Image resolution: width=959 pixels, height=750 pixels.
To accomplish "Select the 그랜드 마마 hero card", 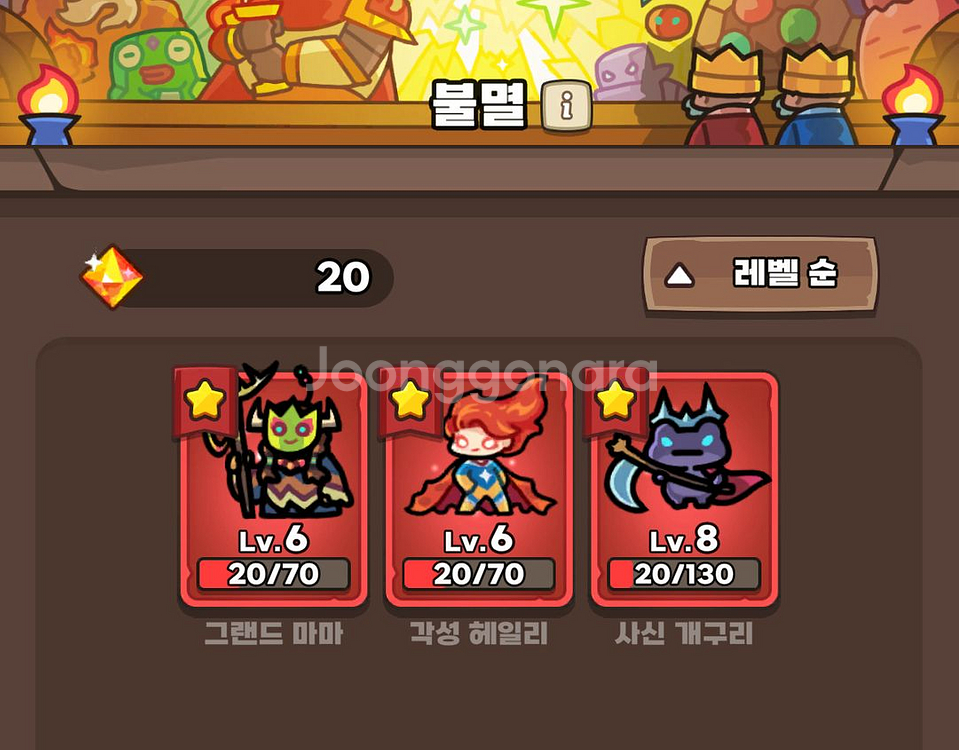I will [x=273, y=488].
